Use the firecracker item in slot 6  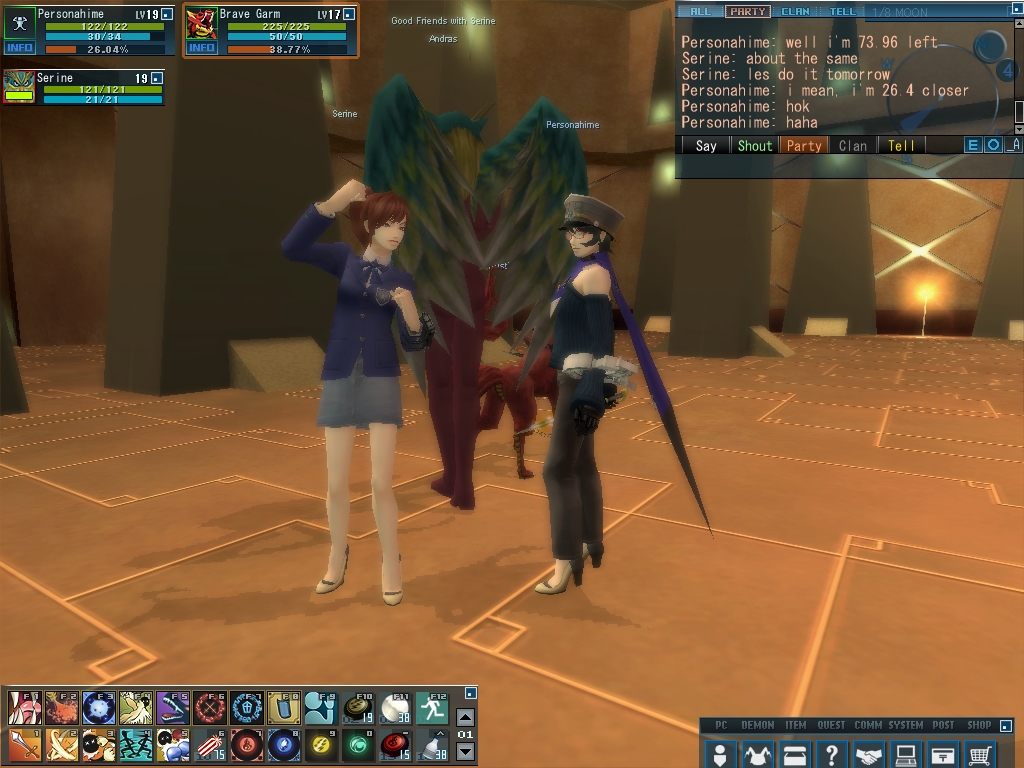tap(209, 745)
